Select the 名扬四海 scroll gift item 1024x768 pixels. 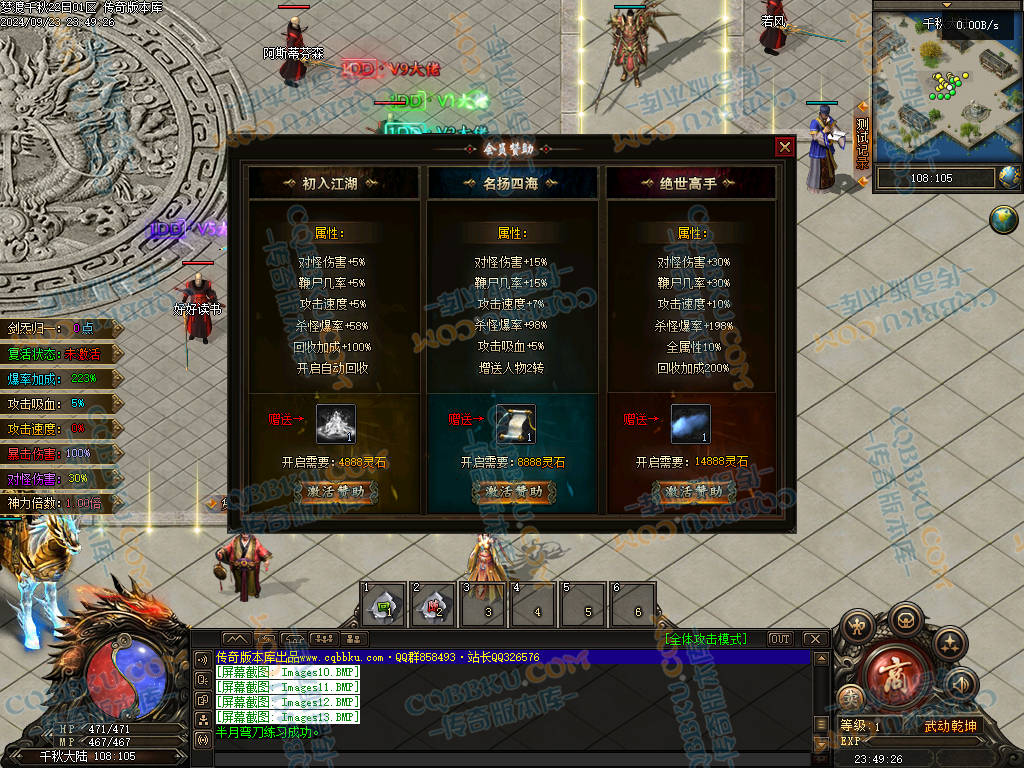(516, 423)
